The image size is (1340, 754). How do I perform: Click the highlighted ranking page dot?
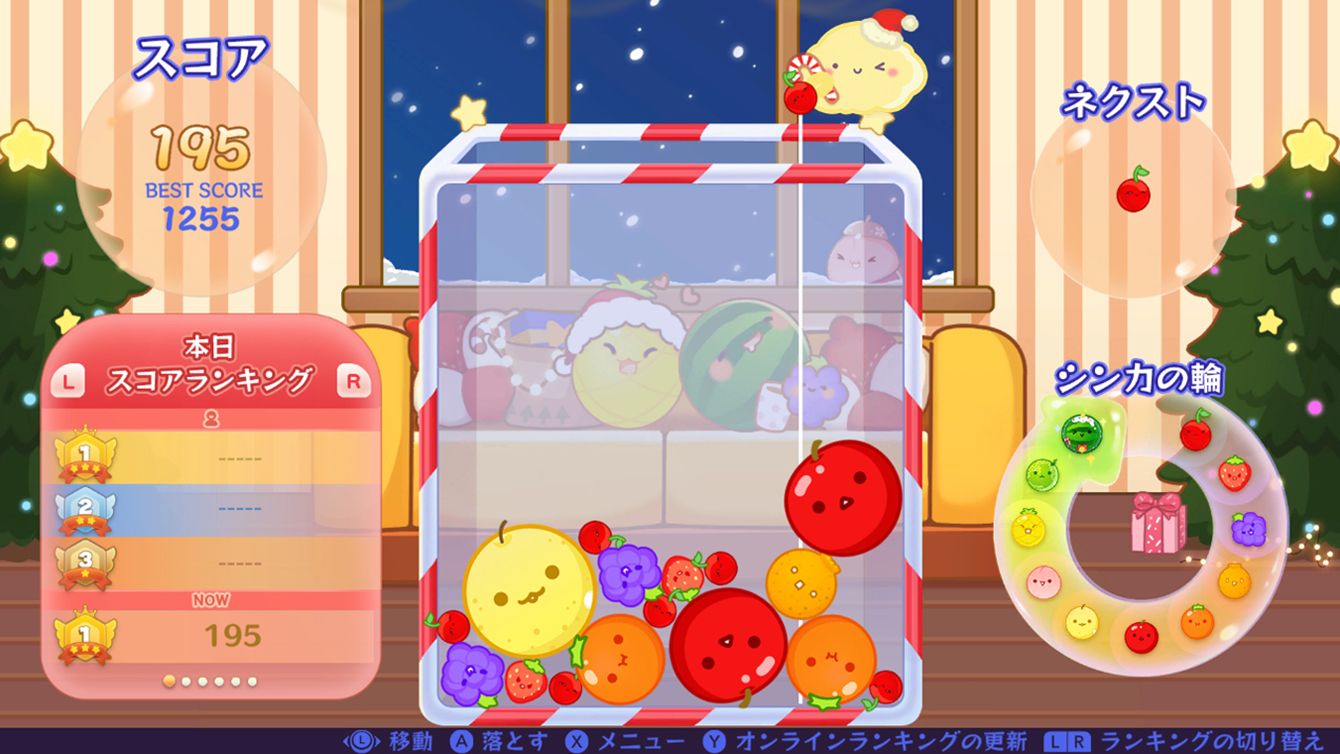pos(169,681)
